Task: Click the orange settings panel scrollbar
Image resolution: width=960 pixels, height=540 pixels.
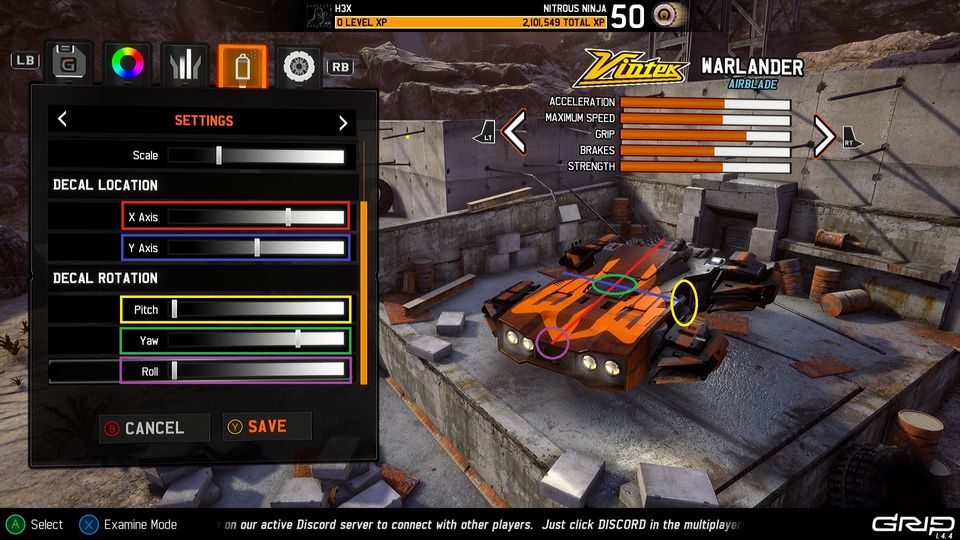Action: point(364,292)
